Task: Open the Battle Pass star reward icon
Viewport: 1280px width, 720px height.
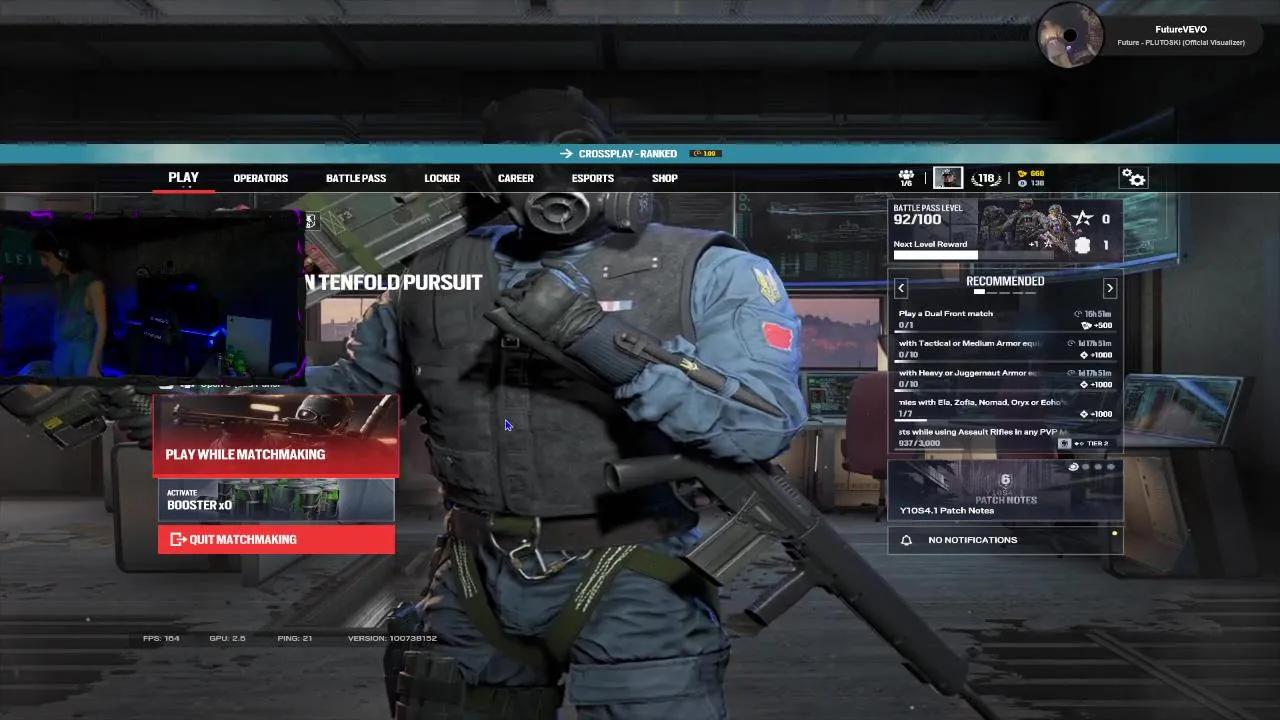Action: click(1081, 218)
